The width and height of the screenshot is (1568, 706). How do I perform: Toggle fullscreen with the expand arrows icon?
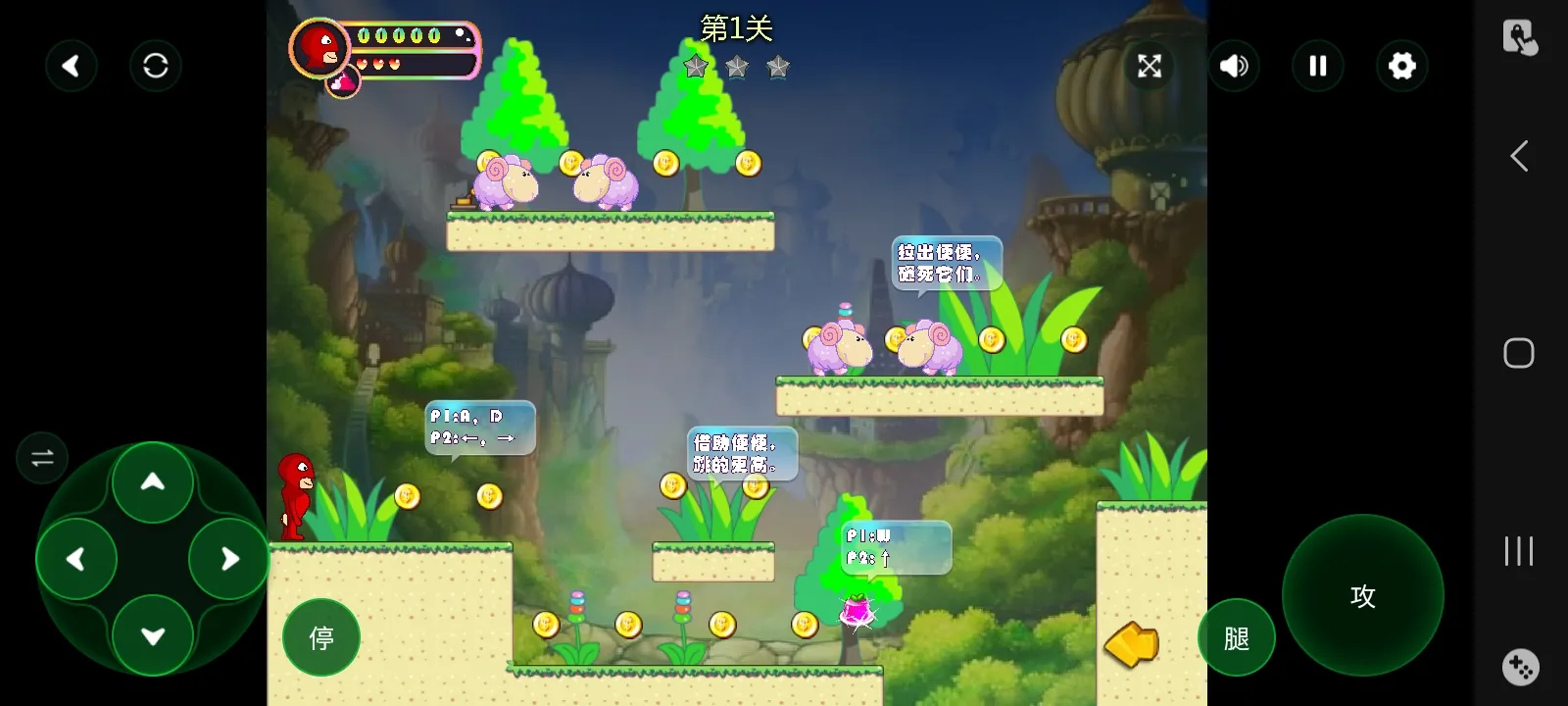pos(1150,66)
